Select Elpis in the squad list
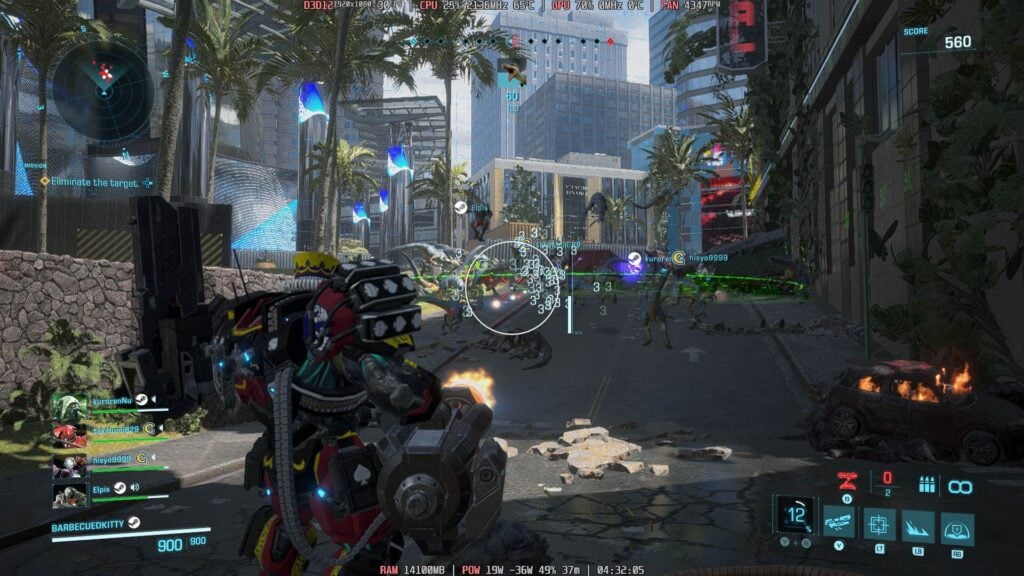The image size is (1024, 576). [102, 488]
